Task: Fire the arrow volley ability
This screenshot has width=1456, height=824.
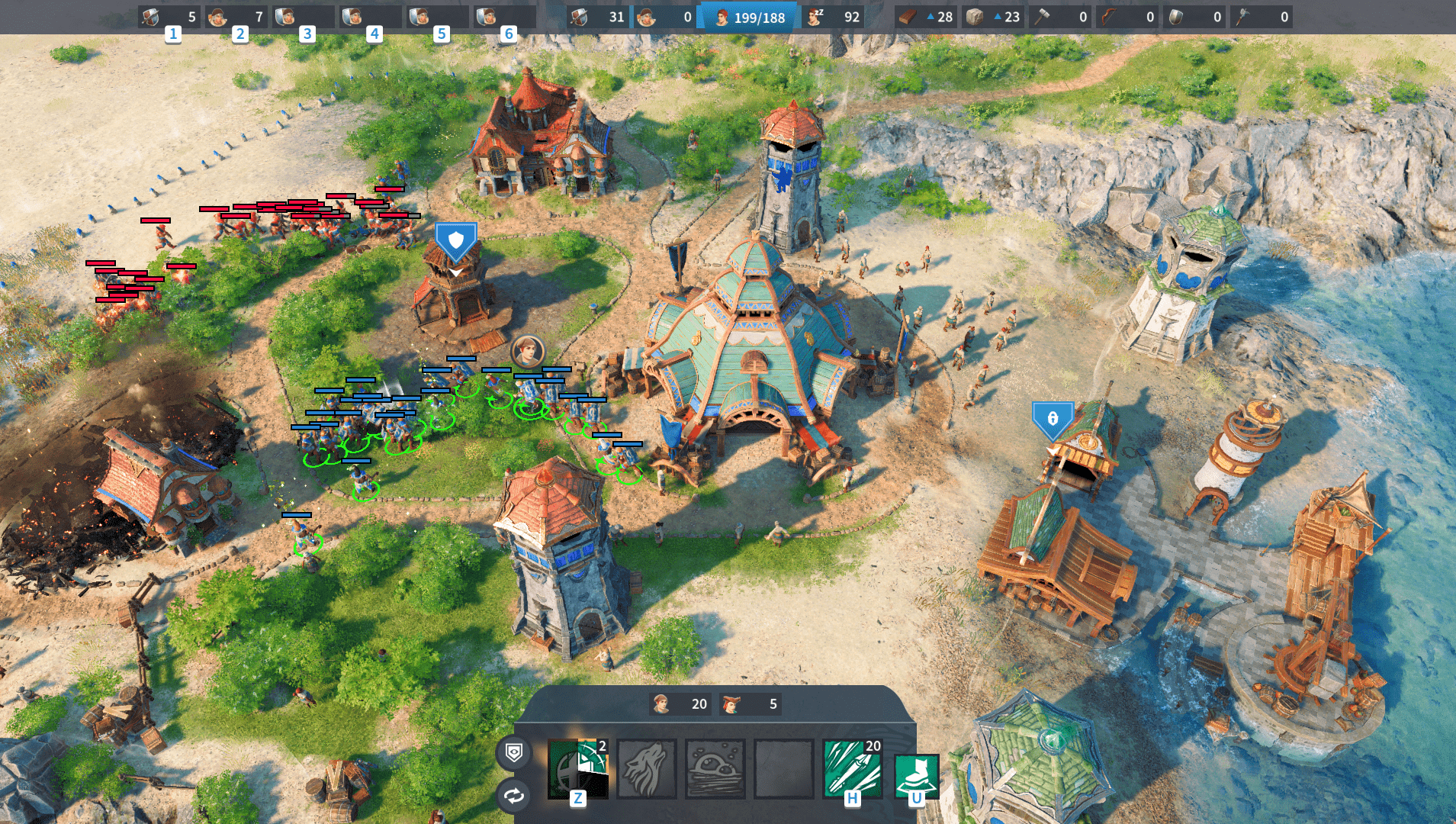Action: coord(852,768)
